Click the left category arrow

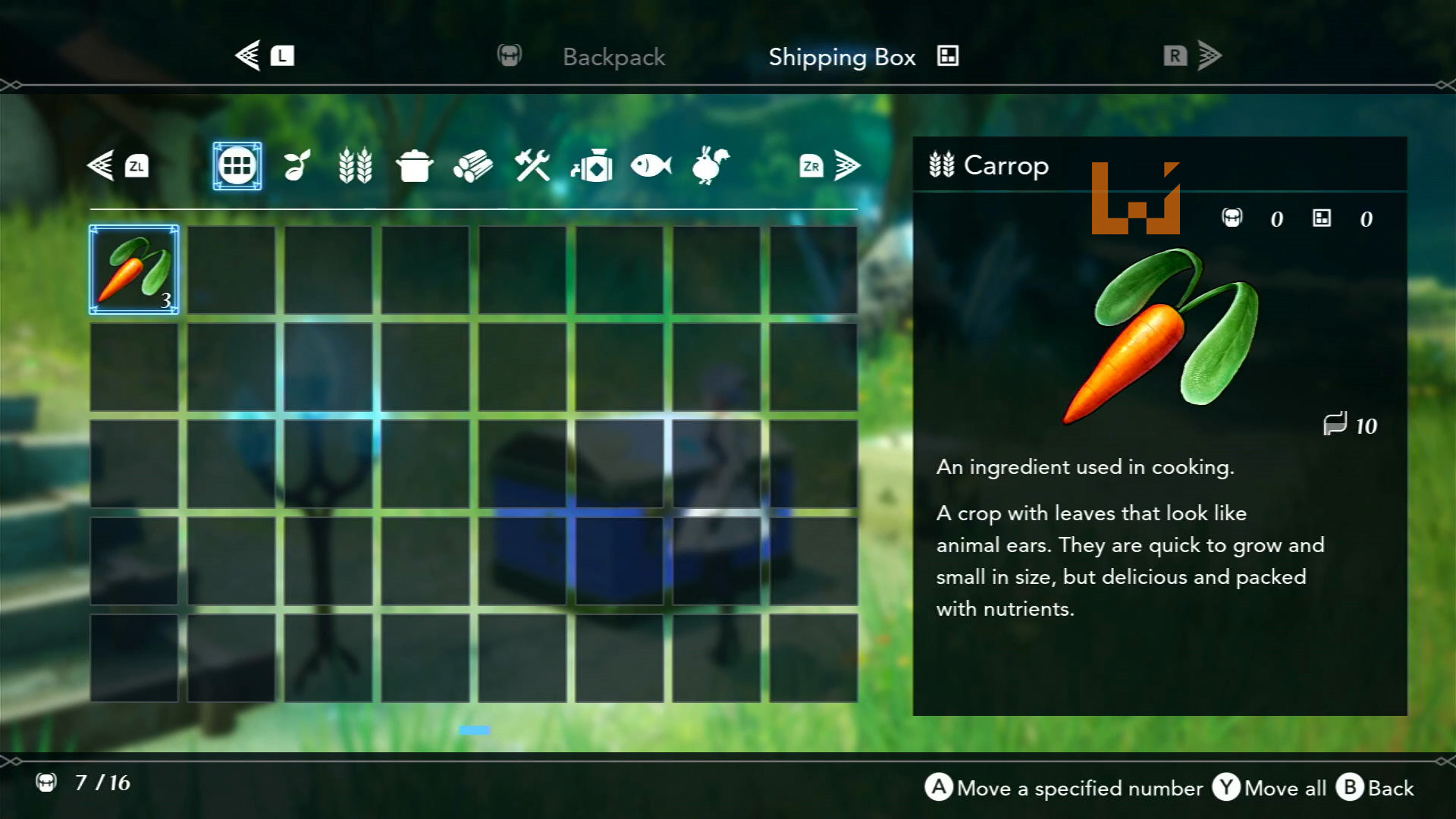[102, 165]
